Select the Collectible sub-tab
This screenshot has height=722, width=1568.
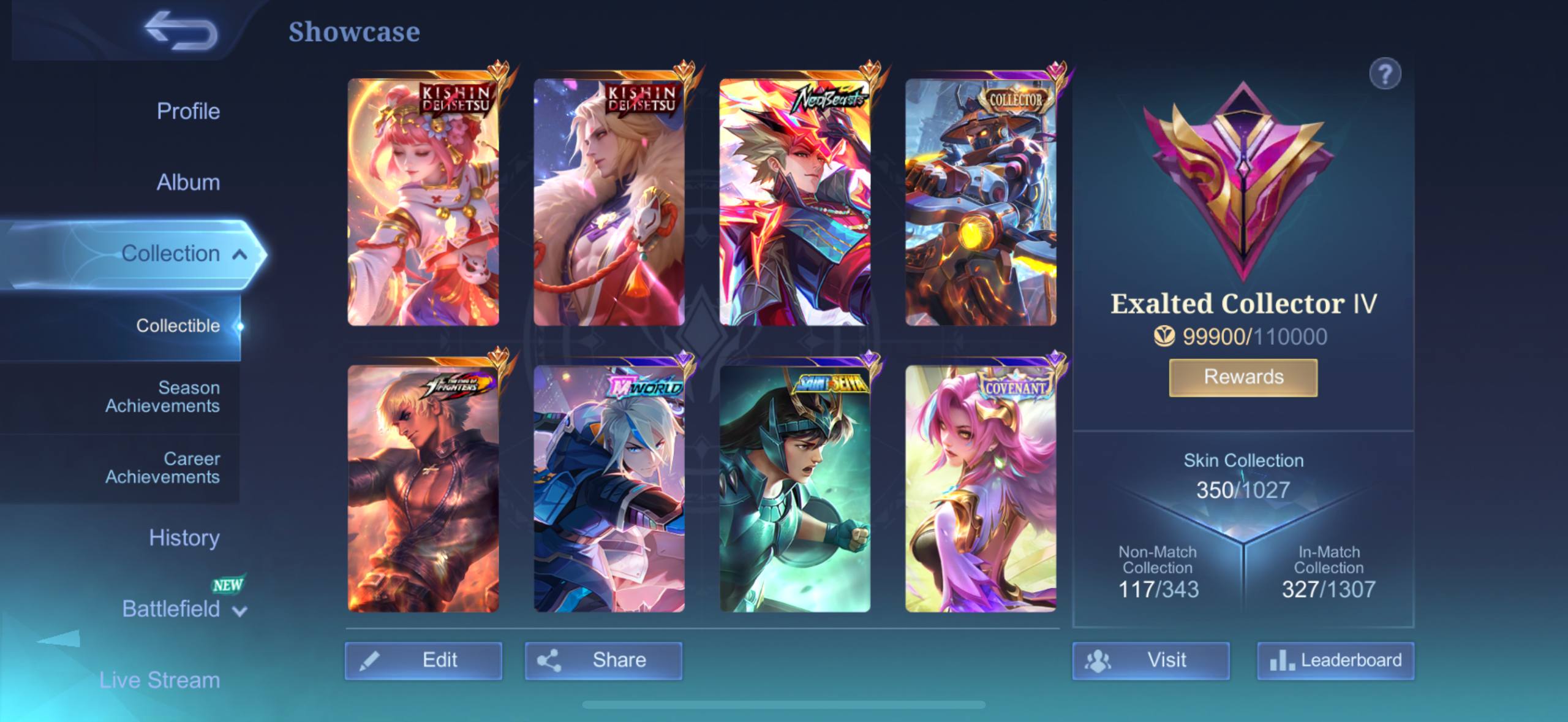point(178,326)
